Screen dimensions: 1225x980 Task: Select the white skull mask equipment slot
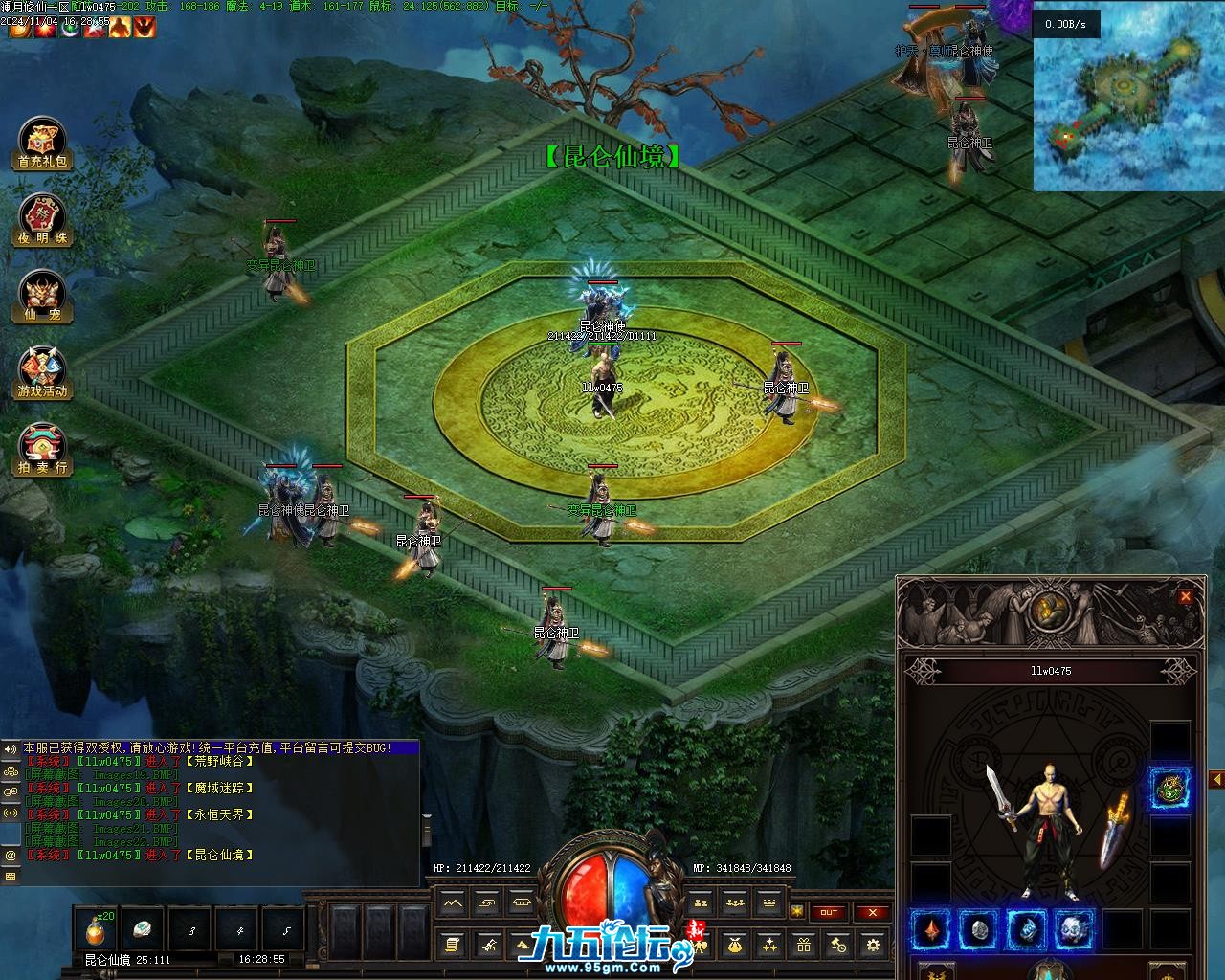1074,929
